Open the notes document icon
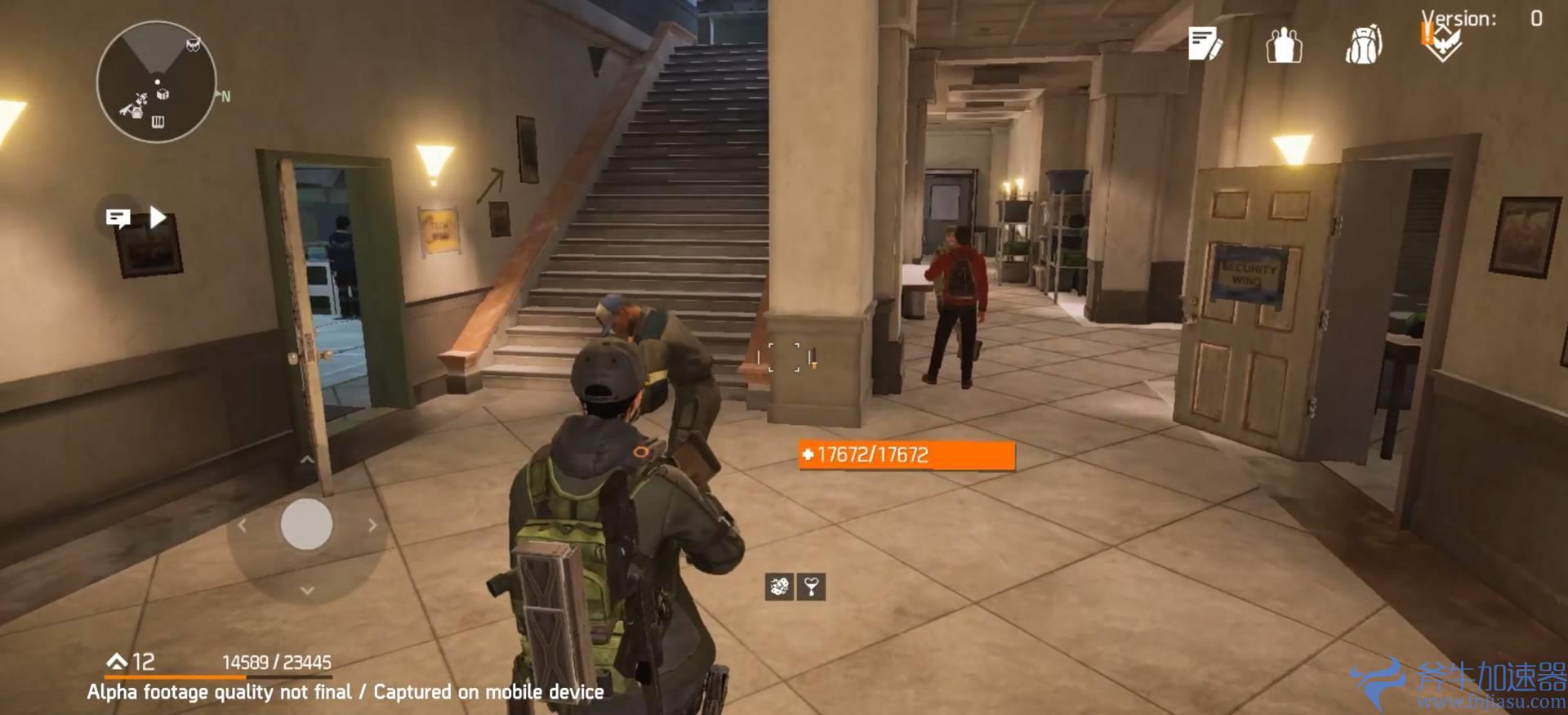1568x715 pixels. coord(1205,44)
